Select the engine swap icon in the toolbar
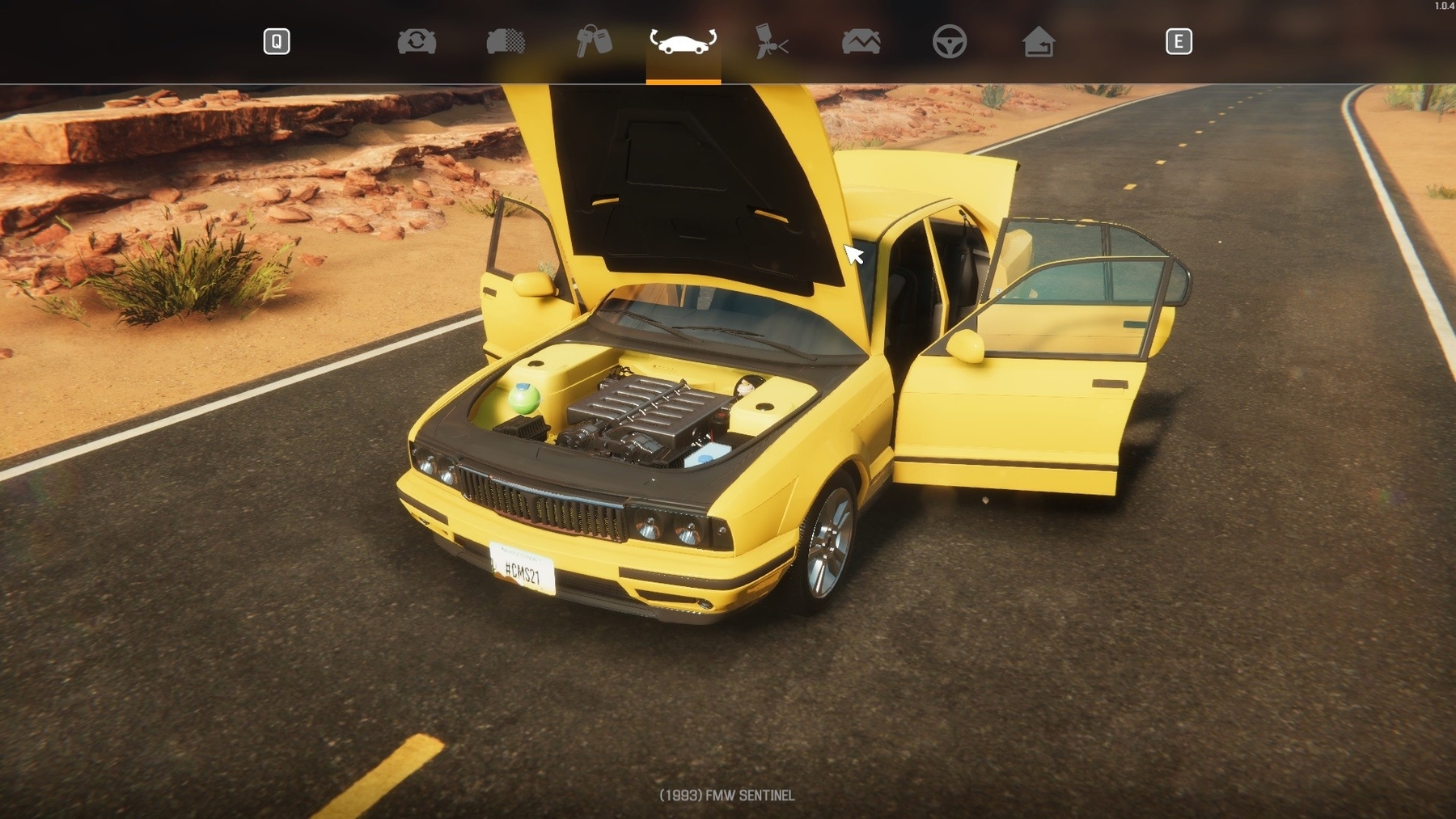The width and height of the screenshot is (1456, 819). point(417,40)
